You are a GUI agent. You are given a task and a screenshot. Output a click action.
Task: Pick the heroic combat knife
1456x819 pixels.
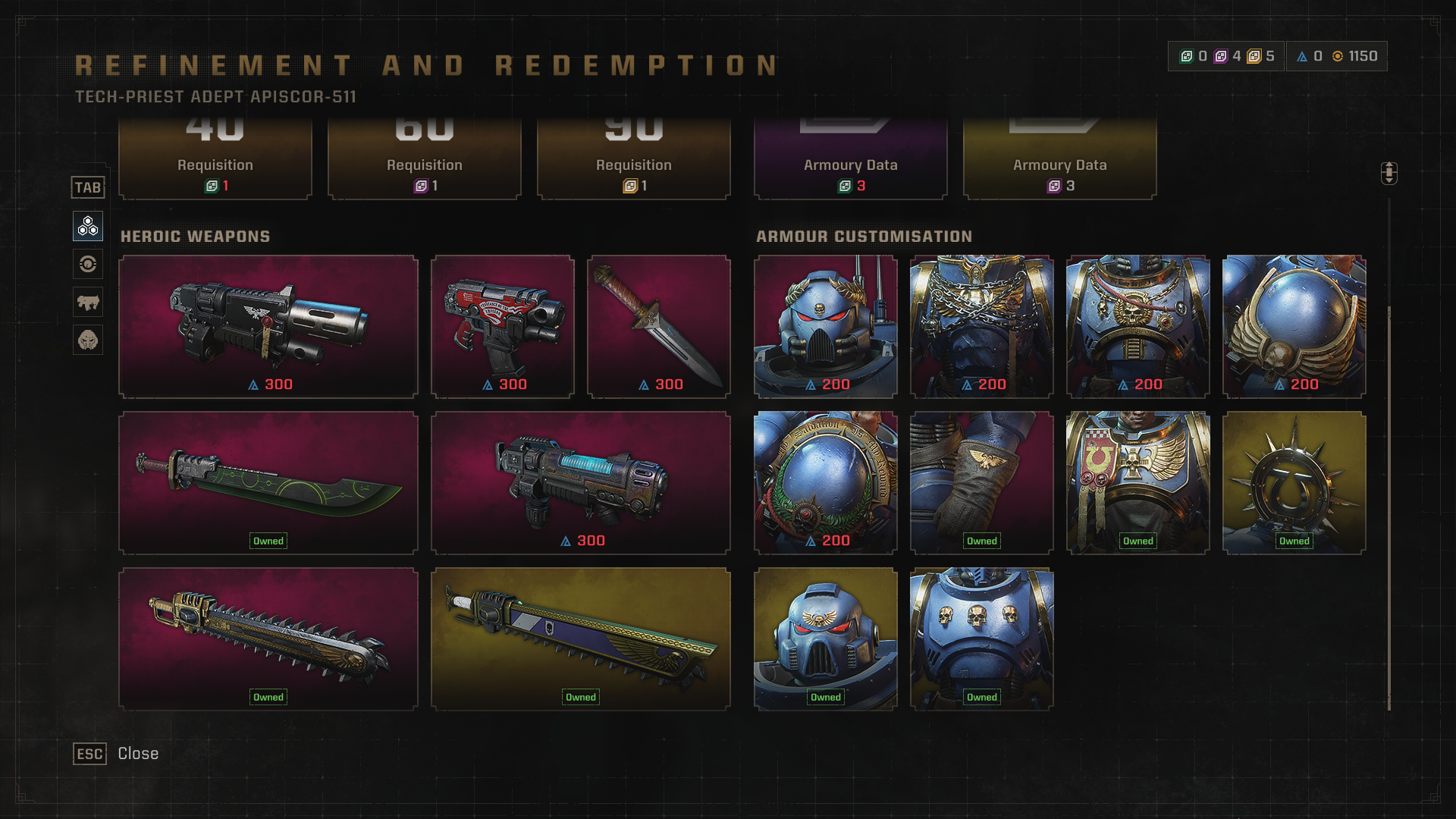pyautogui.click(x=659, y=326)
